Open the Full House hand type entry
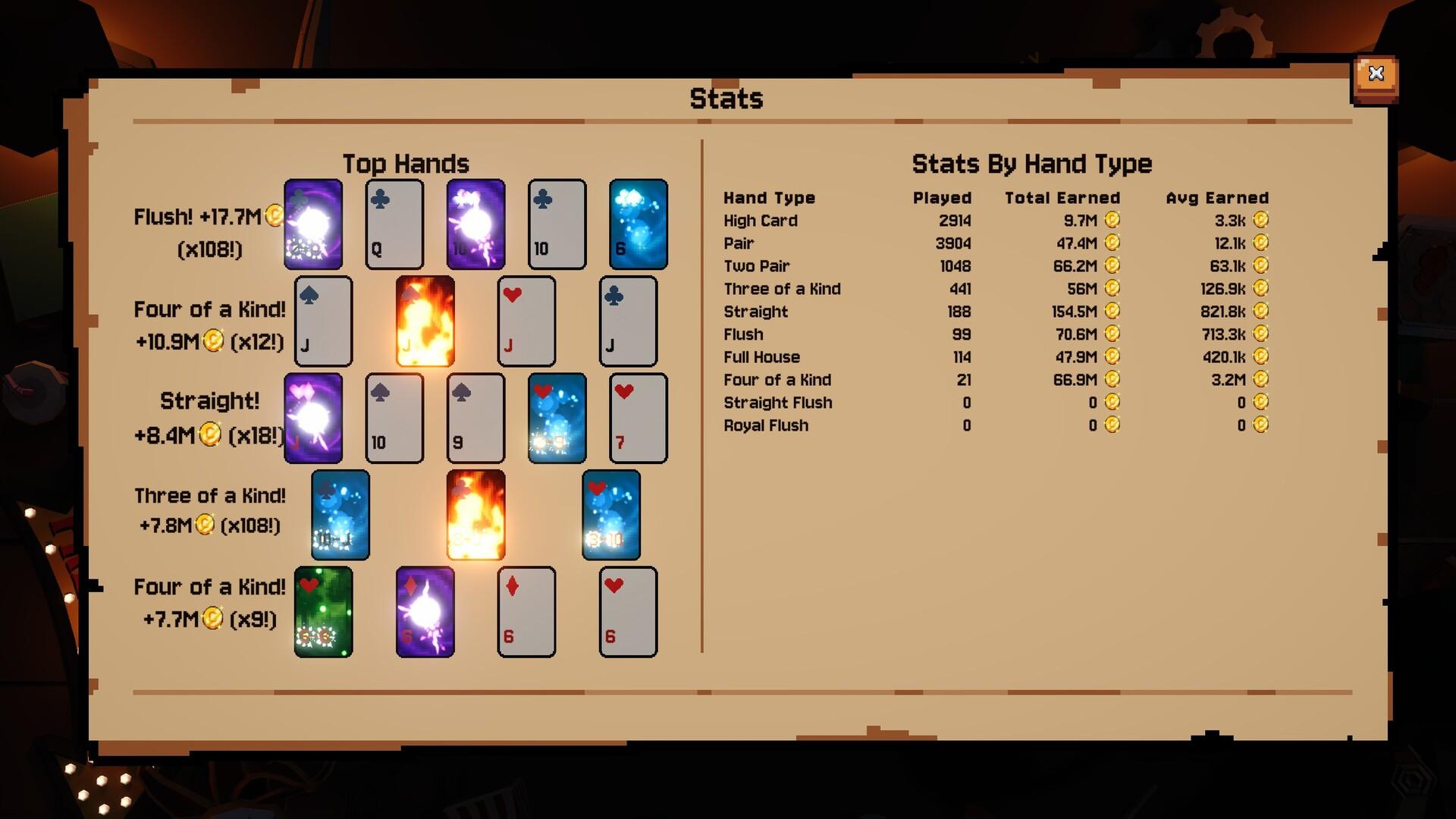 point(762,357)
